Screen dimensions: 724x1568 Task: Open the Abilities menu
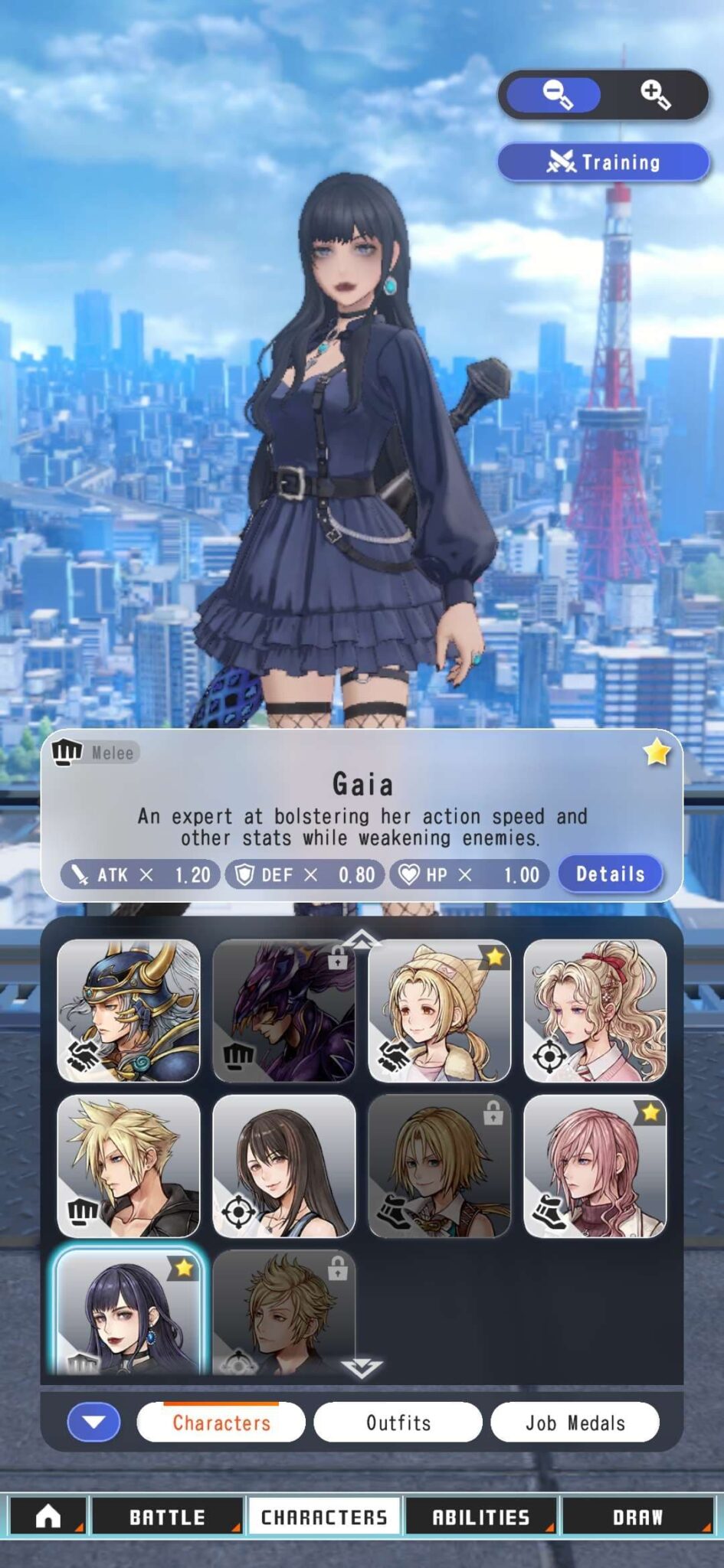[x=481, y=1516]
